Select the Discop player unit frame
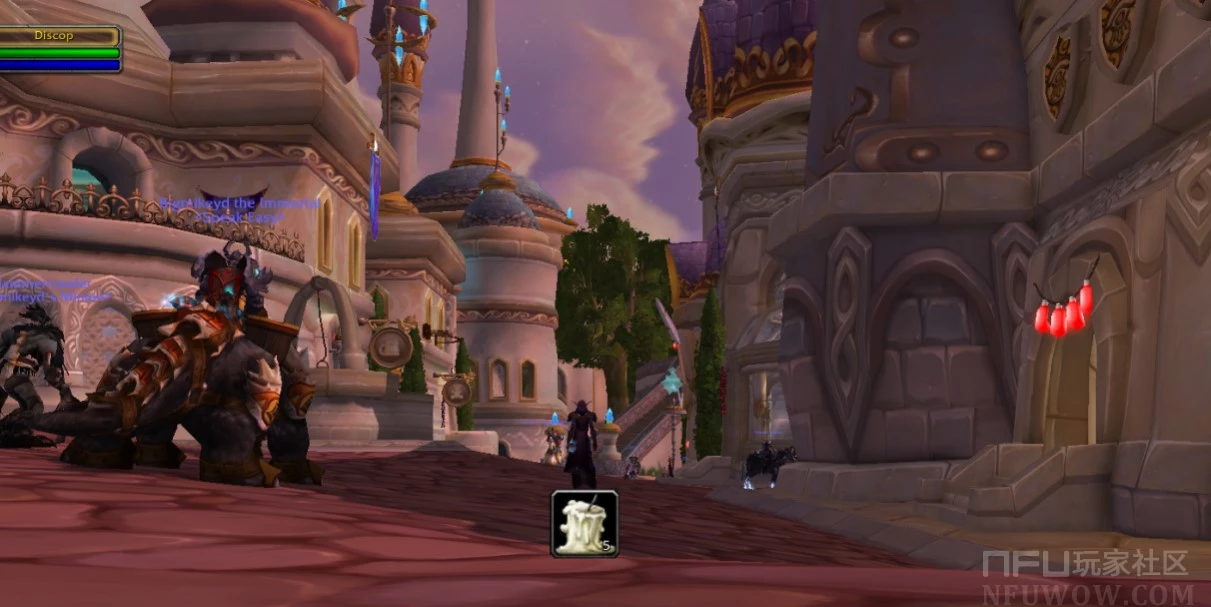The height and width of the screenshot is (607, 1211). 60,49
